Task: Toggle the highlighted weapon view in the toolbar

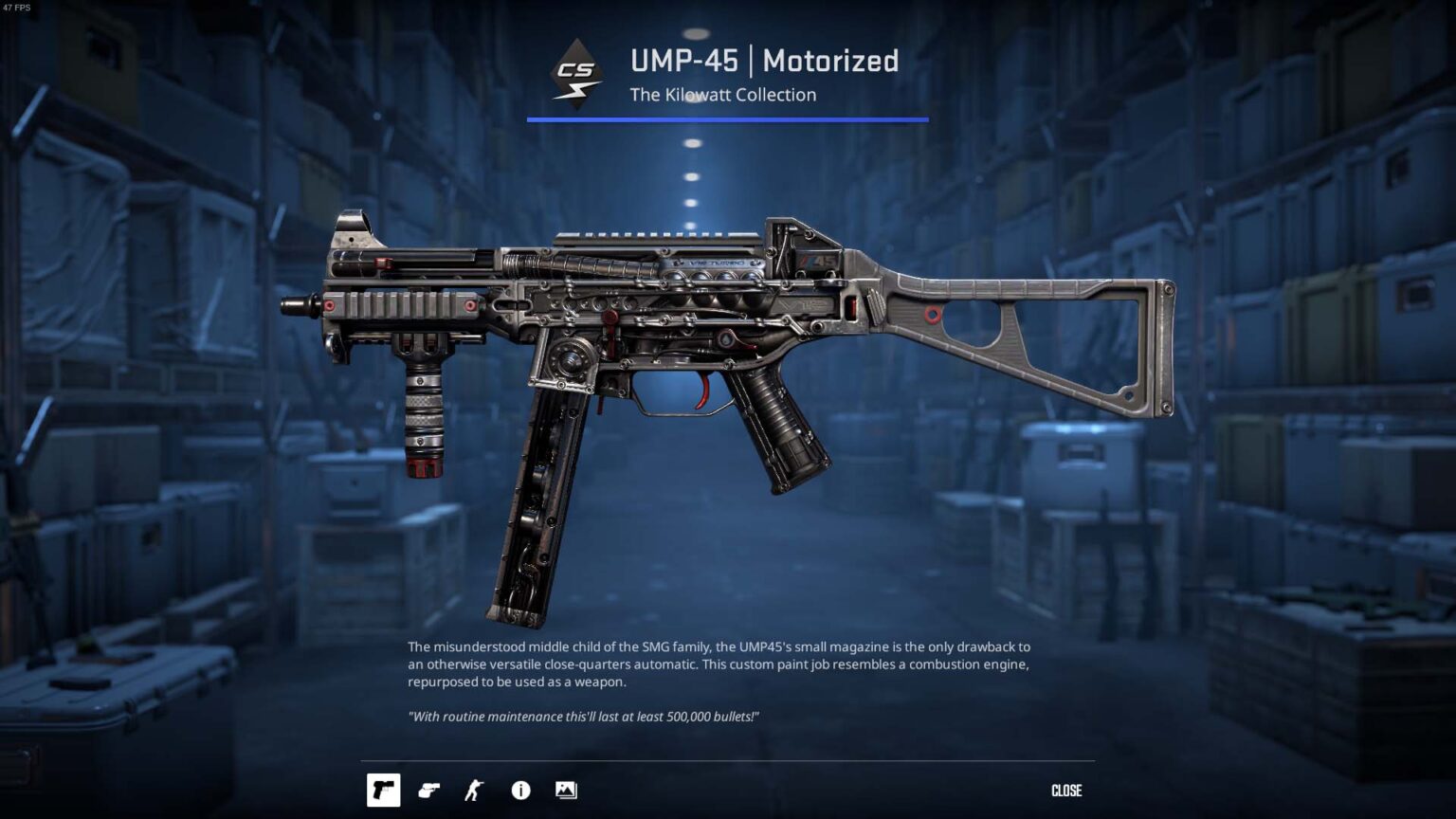Action: coord(384,790)
